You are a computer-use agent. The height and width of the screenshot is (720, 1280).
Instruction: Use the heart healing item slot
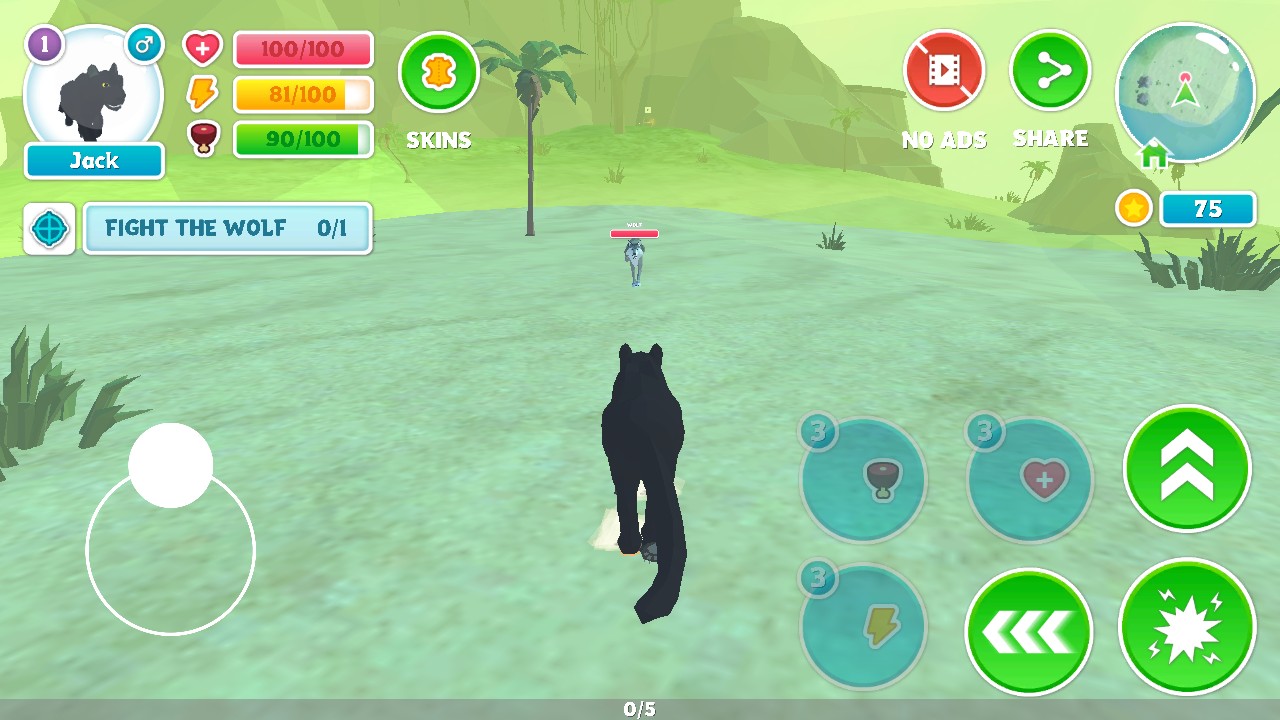[x=1030, y=480]
